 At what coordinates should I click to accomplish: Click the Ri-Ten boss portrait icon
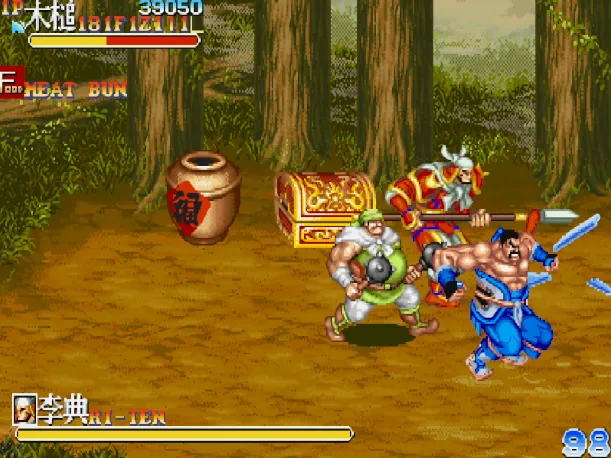[25, 408]
